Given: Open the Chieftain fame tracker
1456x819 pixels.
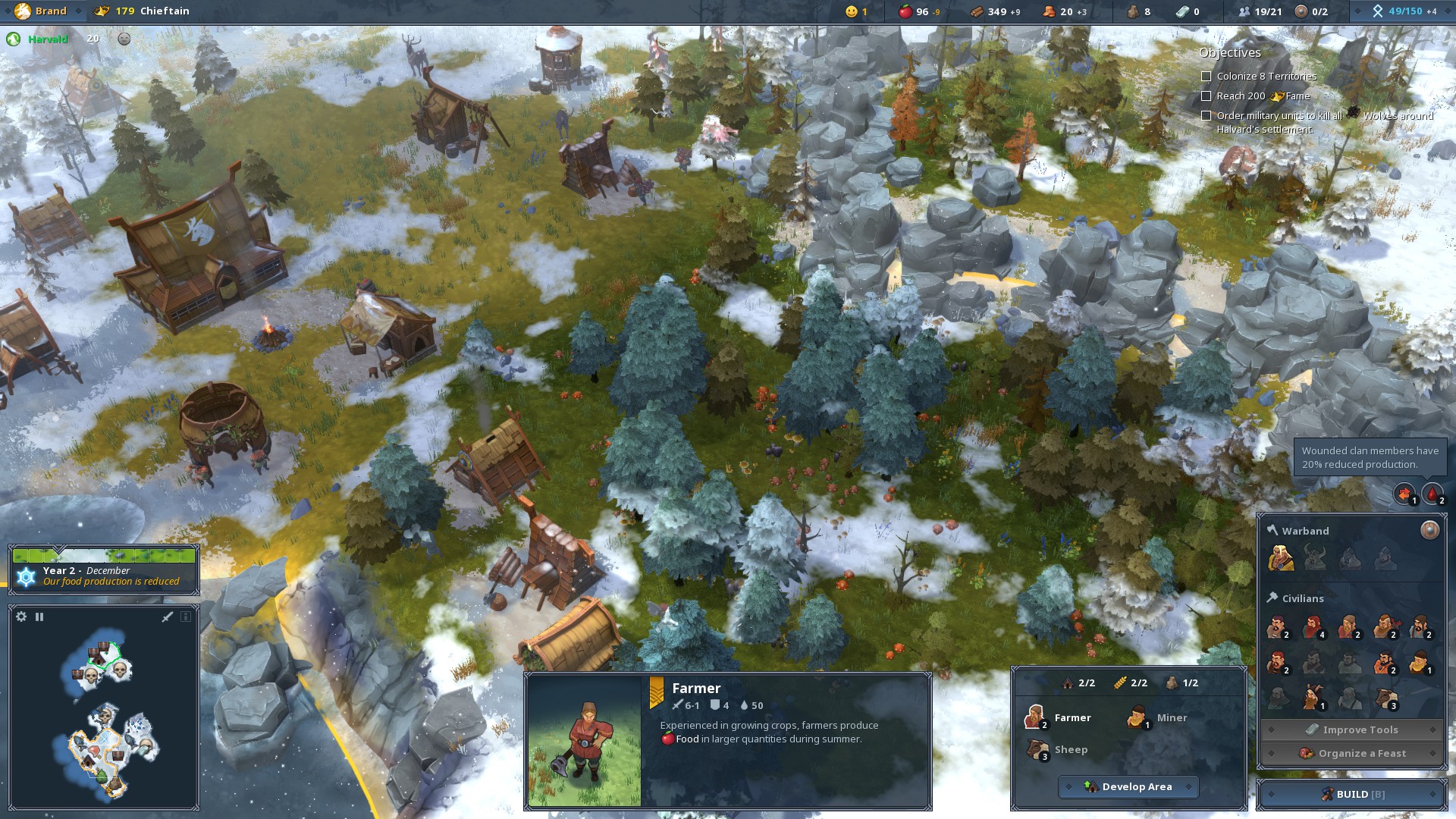Looking at the screenshot, I should pyautogui.click(x=142, y=11).
